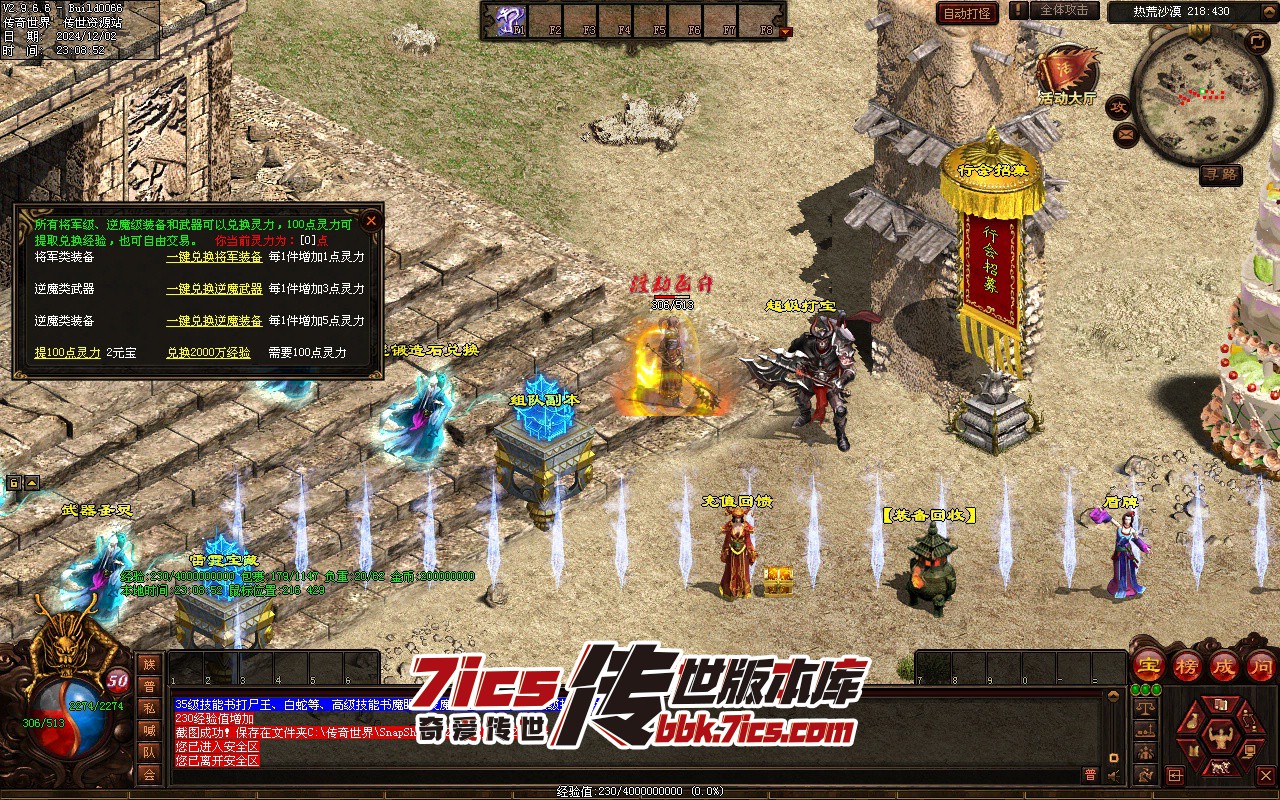Select the purple skill in F1 slot

[511, 20]
